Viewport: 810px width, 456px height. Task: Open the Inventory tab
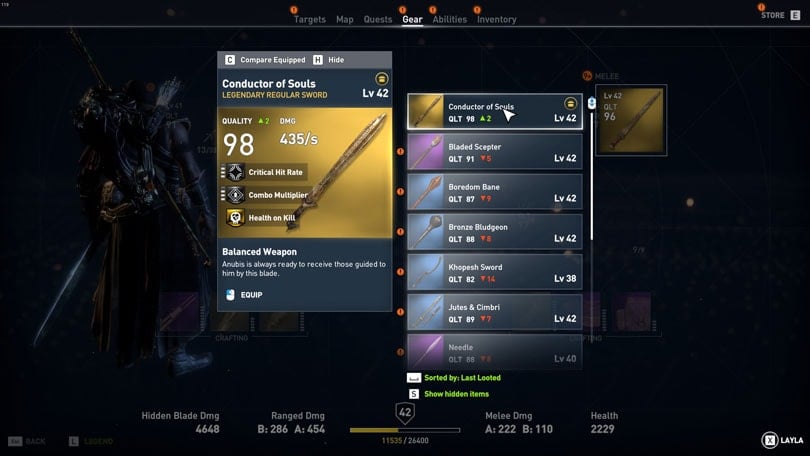tap(496, 19)
